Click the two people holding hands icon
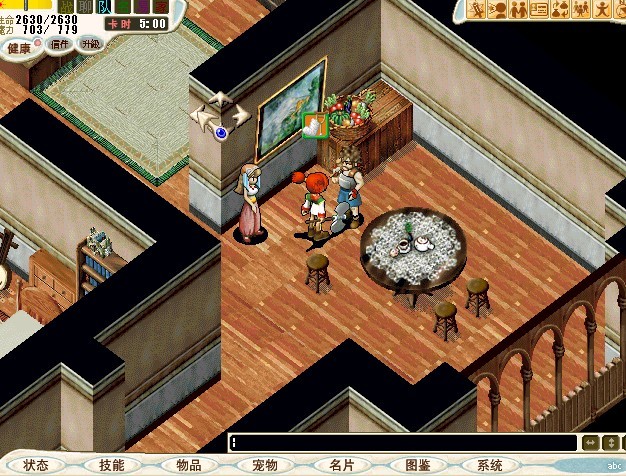The height and width of the screenshot is (476, 626). [x=519, y=10]
